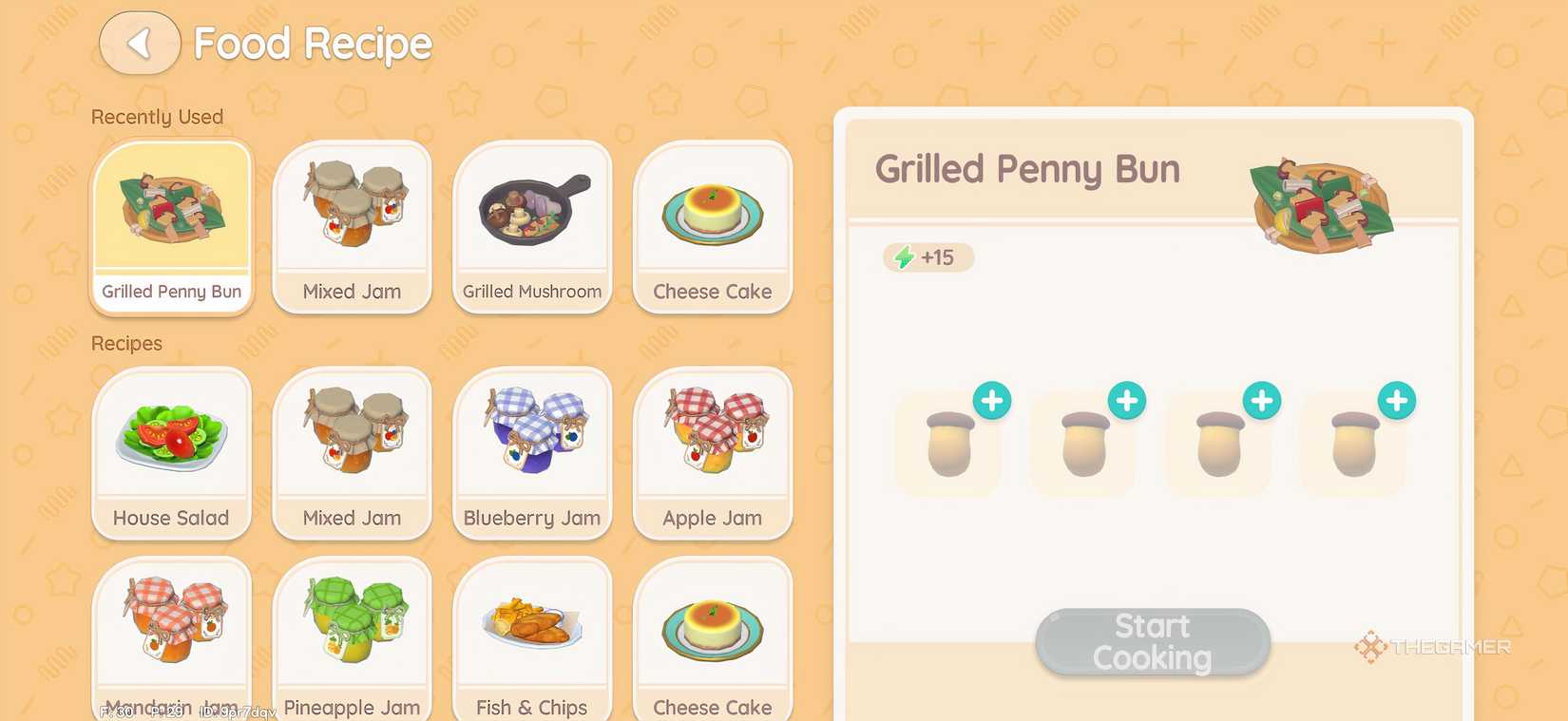Screen dimensions: 1568x721
Task: Open the Cheese Cake recipe from Recently Used
Action: click(x=713, y=226)
